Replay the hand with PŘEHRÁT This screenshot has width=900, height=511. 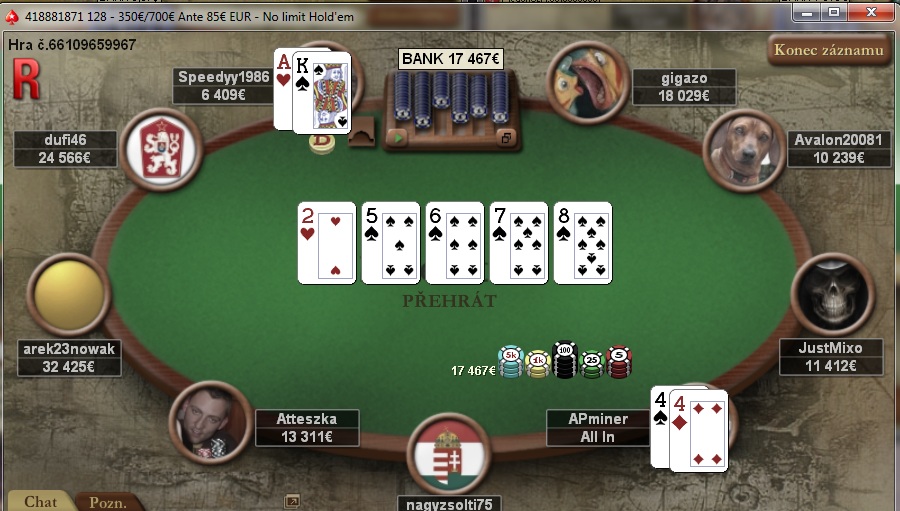(449, 300)
